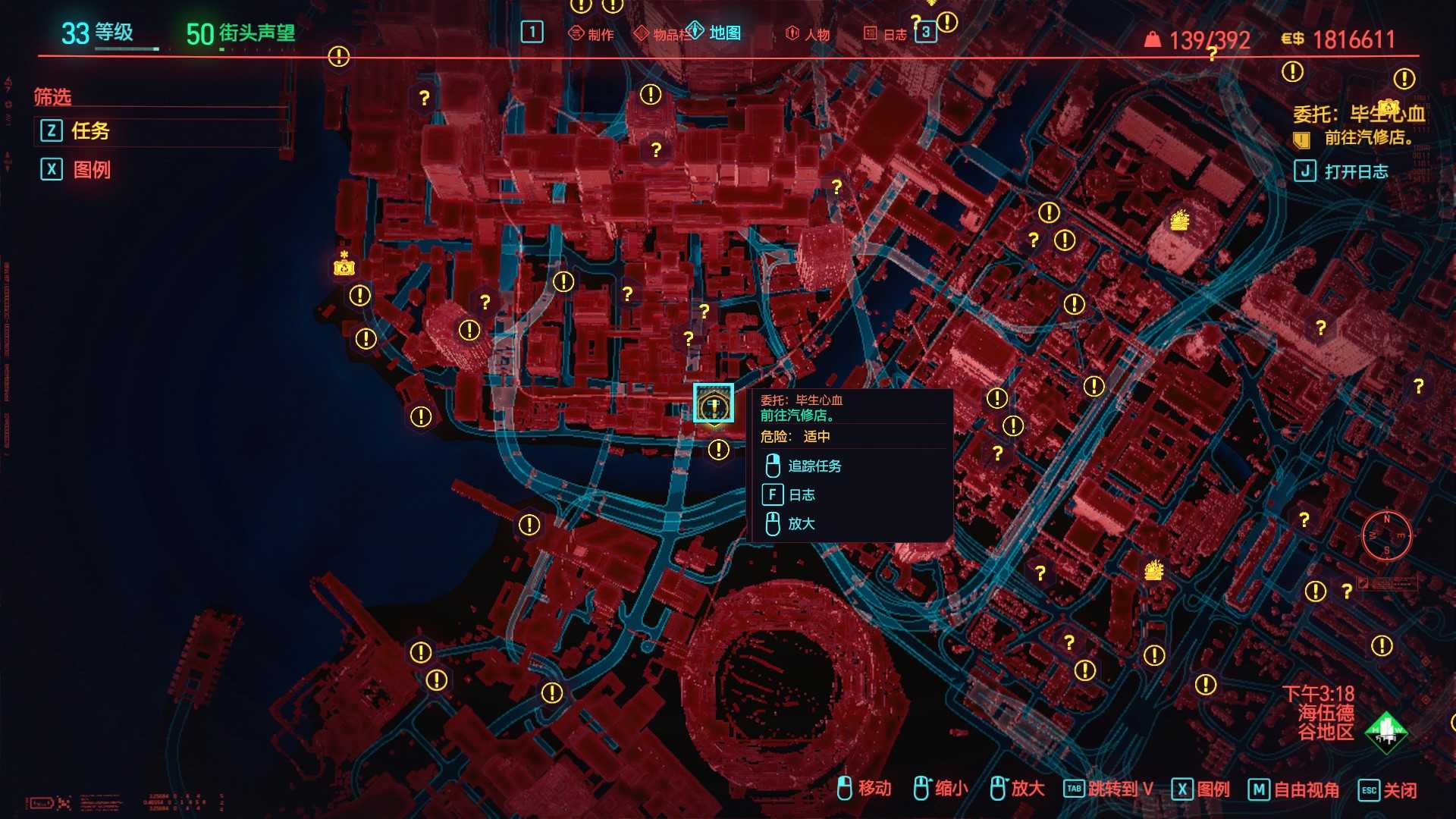Click 追踪任务 in the quest tooltip

tap(814, 466)
